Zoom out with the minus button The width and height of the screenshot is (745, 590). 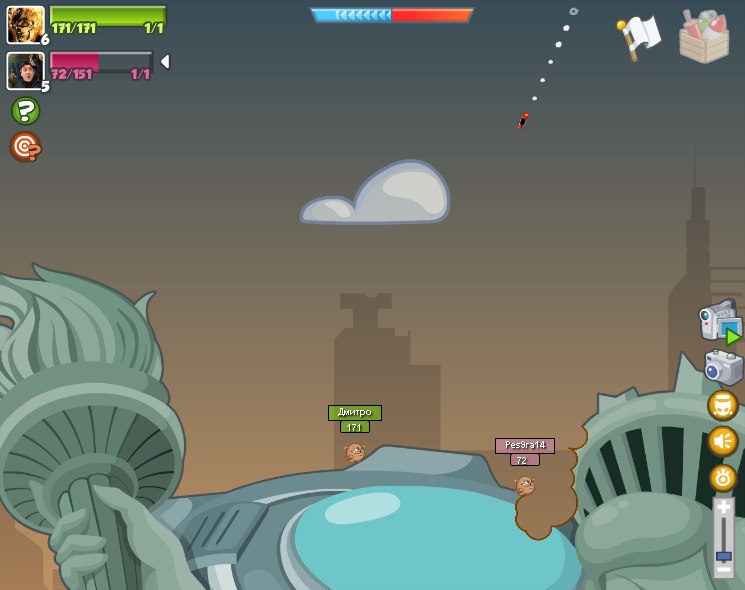[723, 569]
